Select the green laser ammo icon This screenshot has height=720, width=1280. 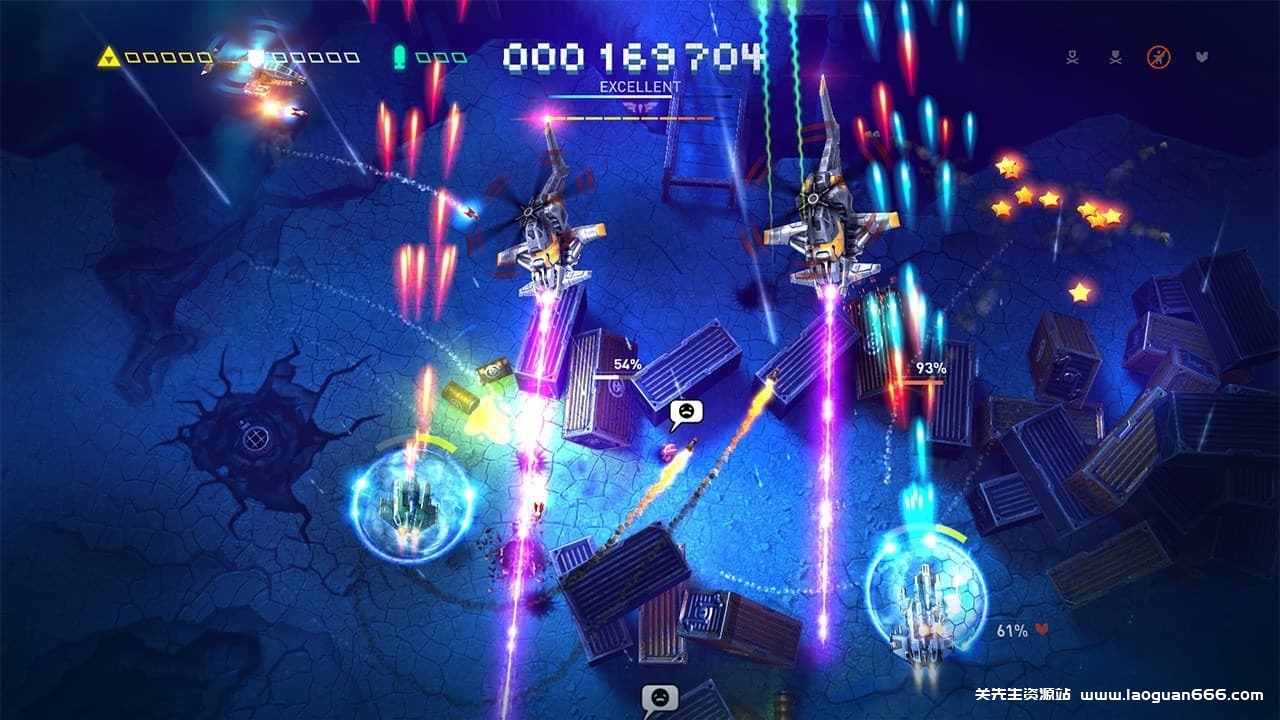click(x=398, y=57)
